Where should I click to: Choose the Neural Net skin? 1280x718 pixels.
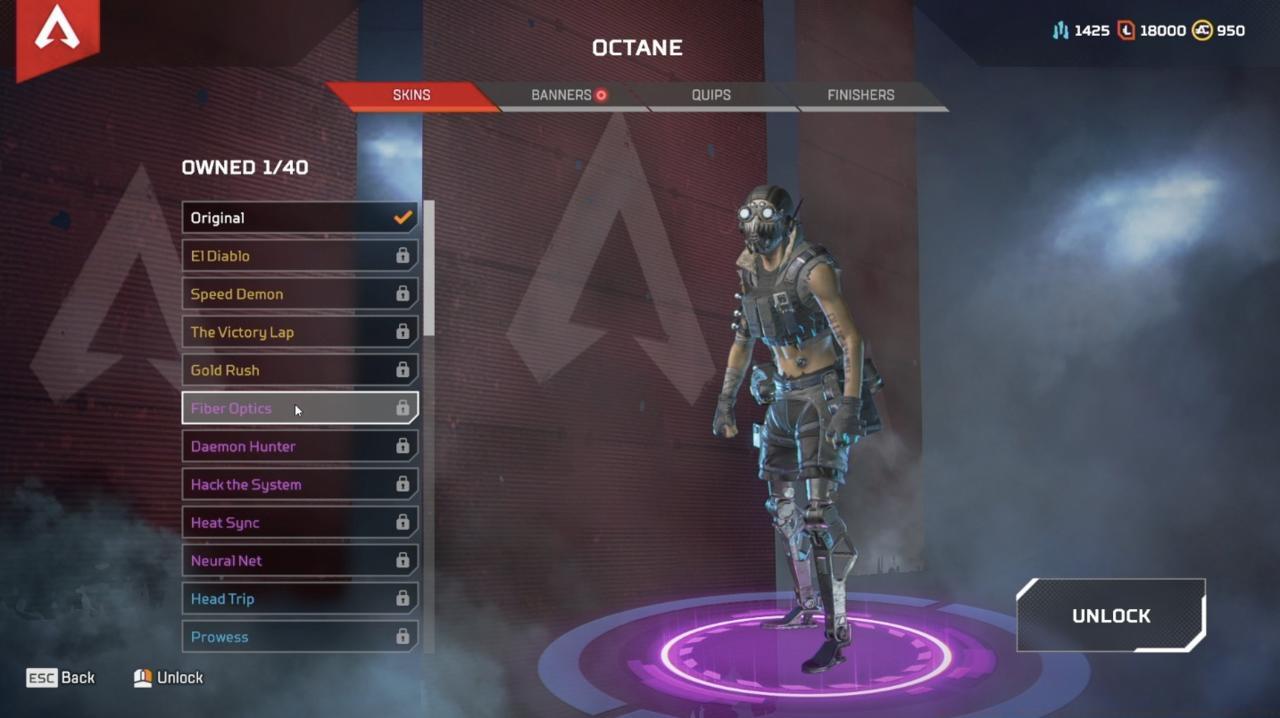pyautogui.click(x=299, y=560)
